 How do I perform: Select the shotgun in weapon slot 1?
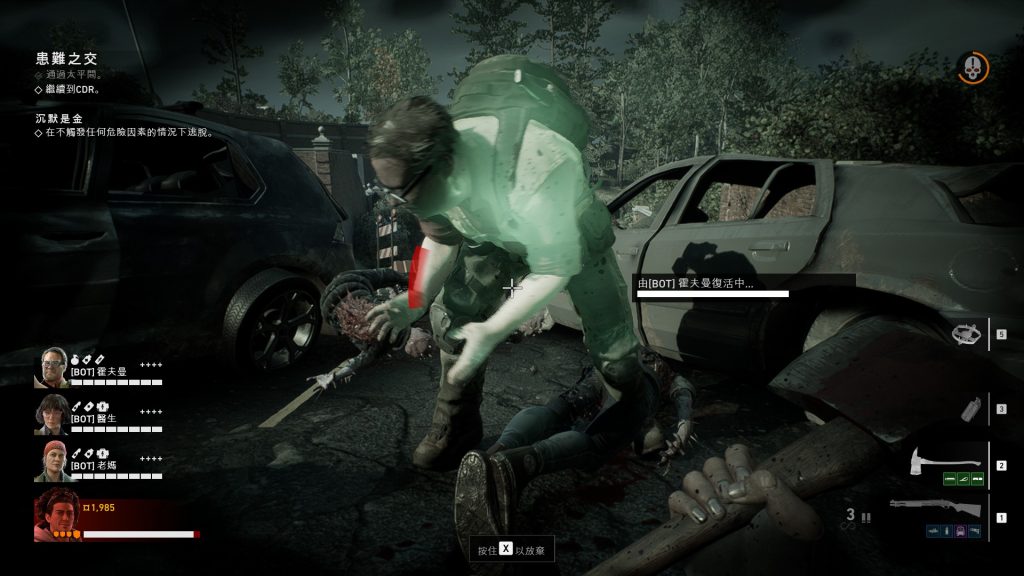coord(937,509)
